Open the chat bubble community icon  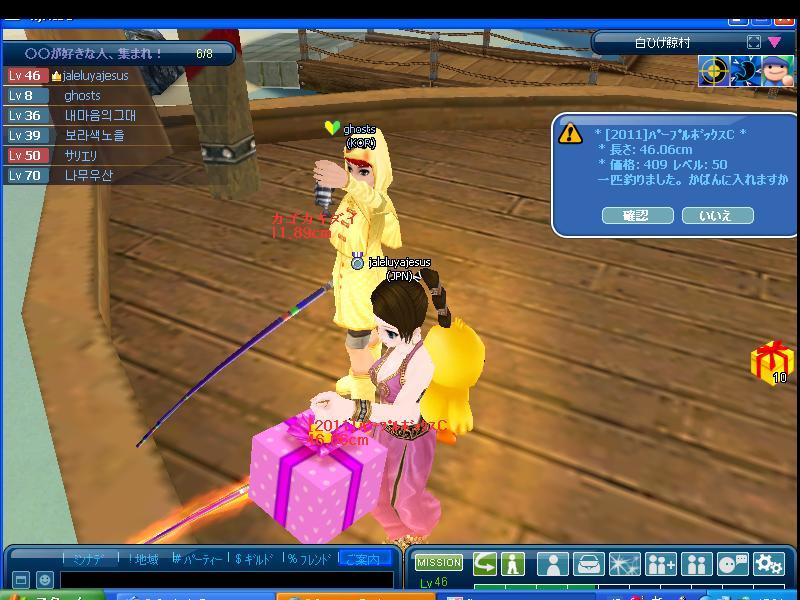click(733, 564)
